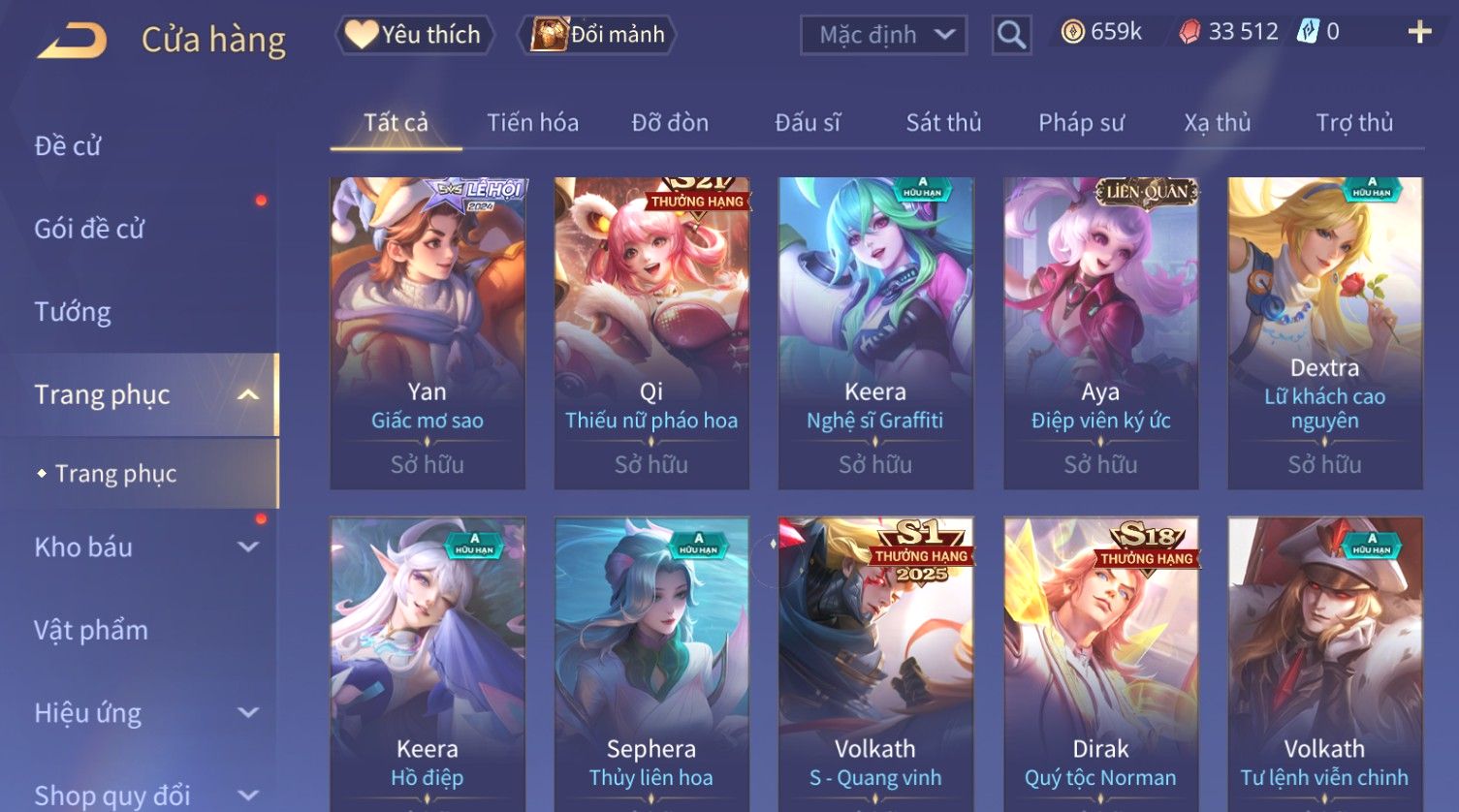Open the Đổi mảnh fragment exchange

tap(598, 35)
